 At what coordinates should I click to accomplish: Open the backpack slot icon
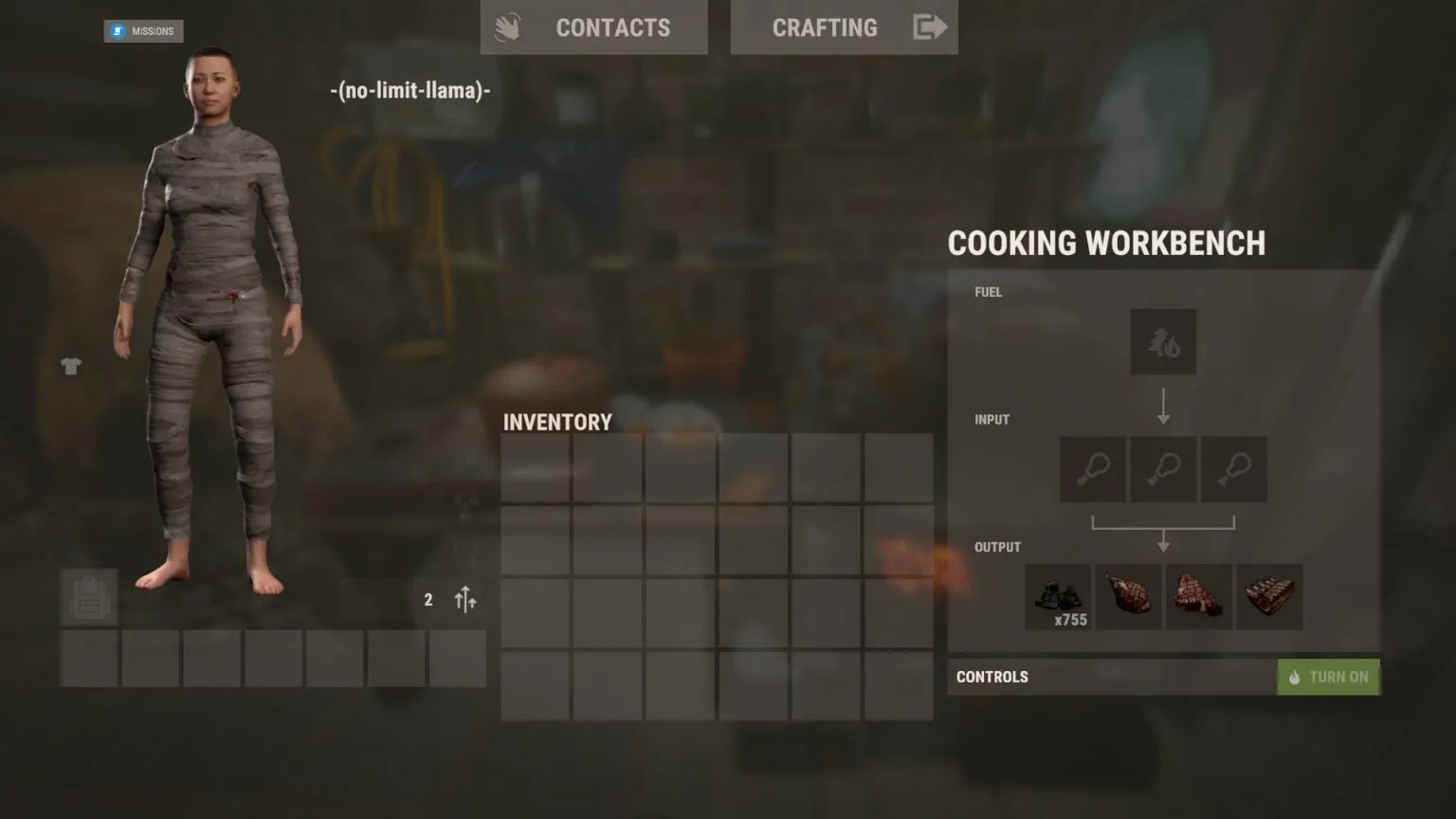coord(88,596)
